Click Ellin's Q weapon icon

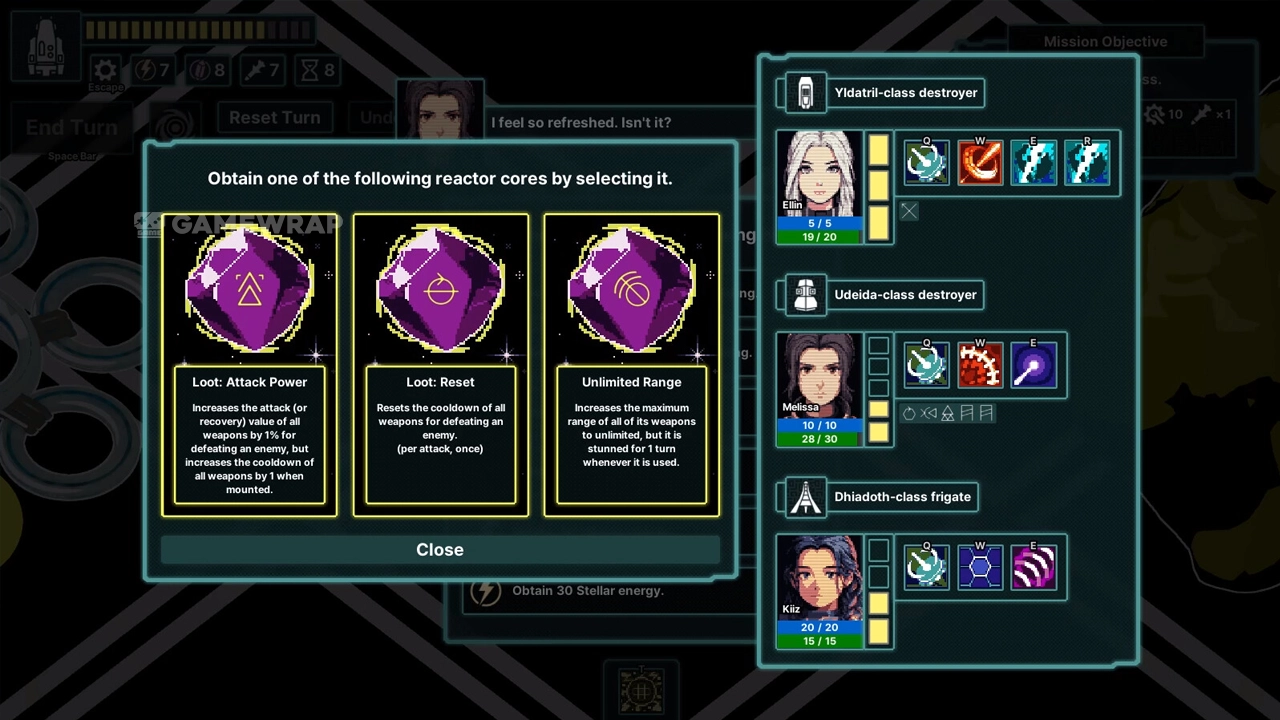point(926,163)
